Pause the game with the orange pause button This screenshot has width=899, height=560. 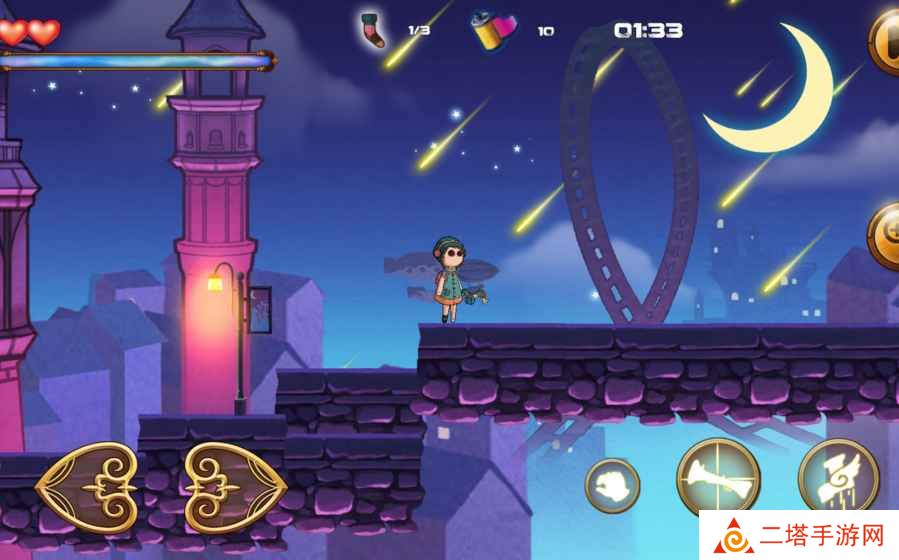886,42
